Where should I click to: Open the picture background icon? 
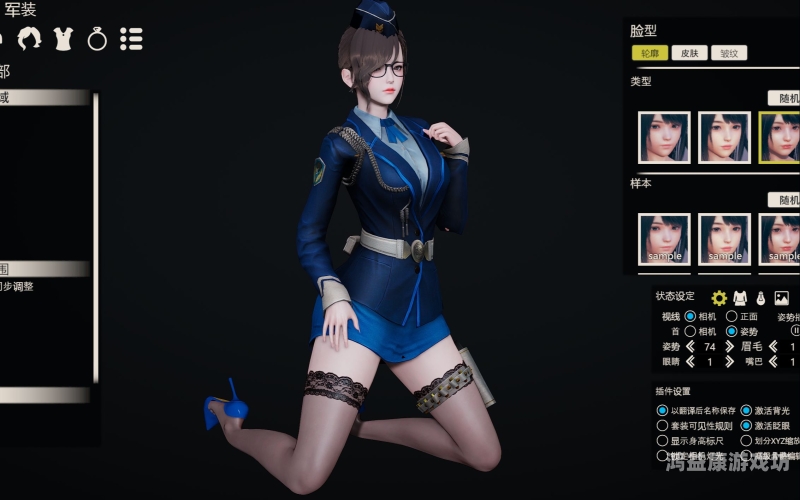pyautogui.click(x=782, y=298)
